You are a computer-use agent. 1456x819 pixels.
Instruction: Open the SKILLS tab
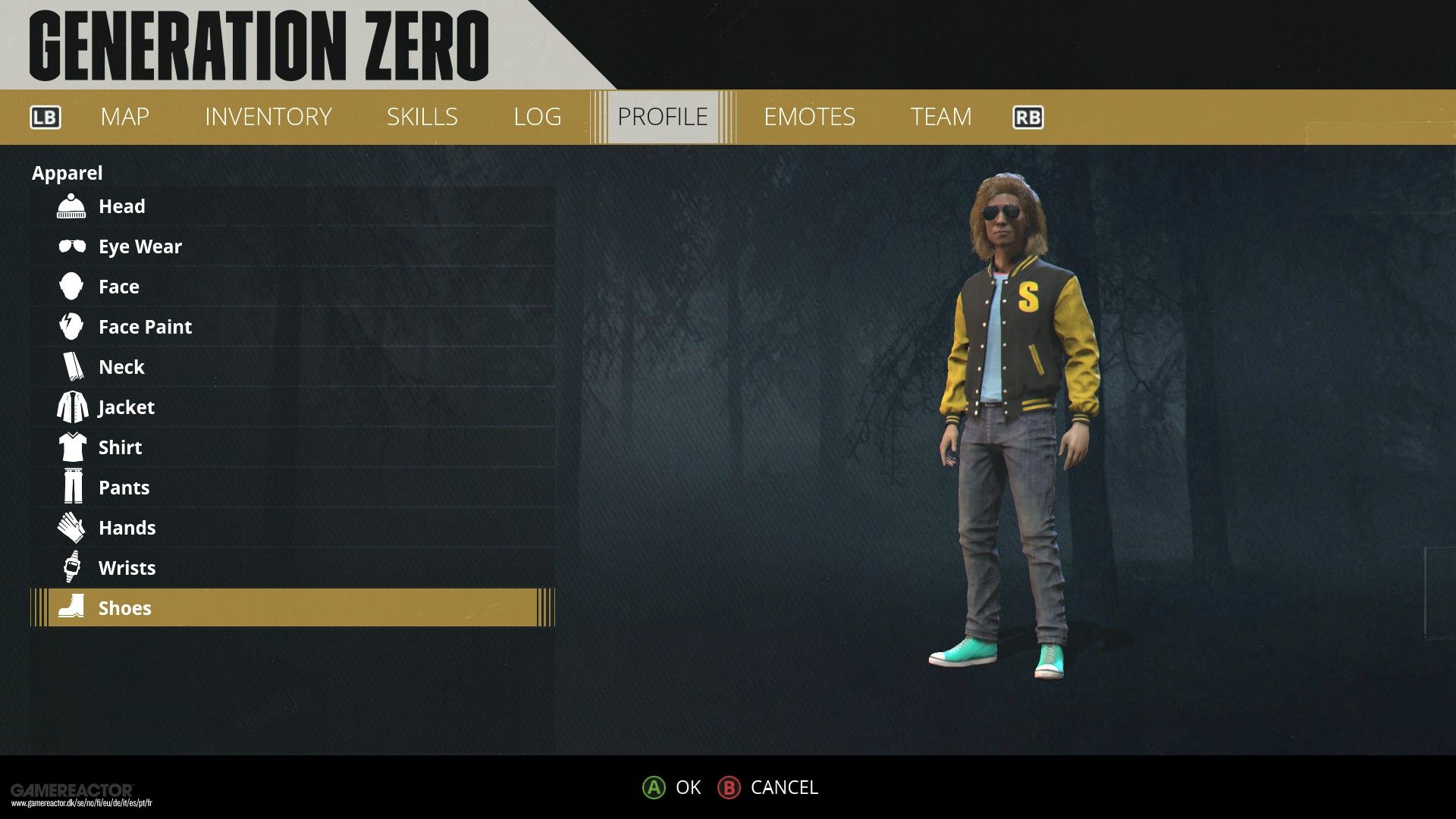pyautogui.click(x=422, y=117)
